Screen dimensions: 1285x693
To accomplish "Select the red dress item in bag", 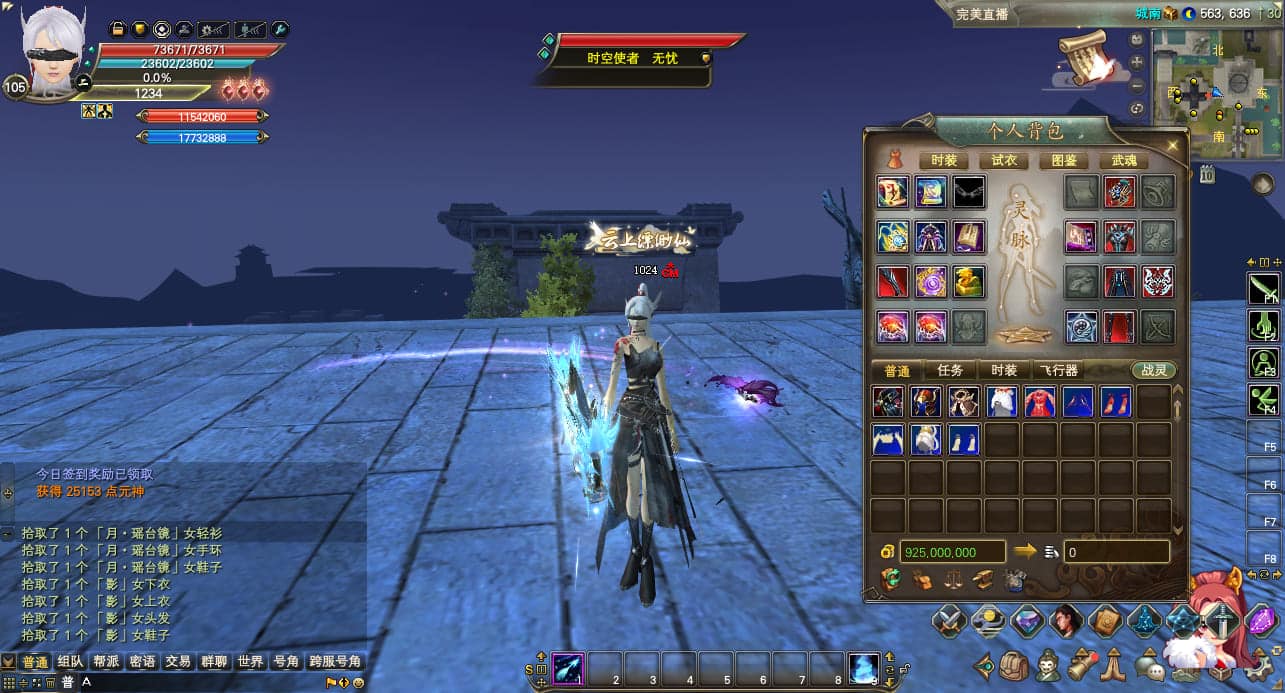I will click(x=1040, y=402).
